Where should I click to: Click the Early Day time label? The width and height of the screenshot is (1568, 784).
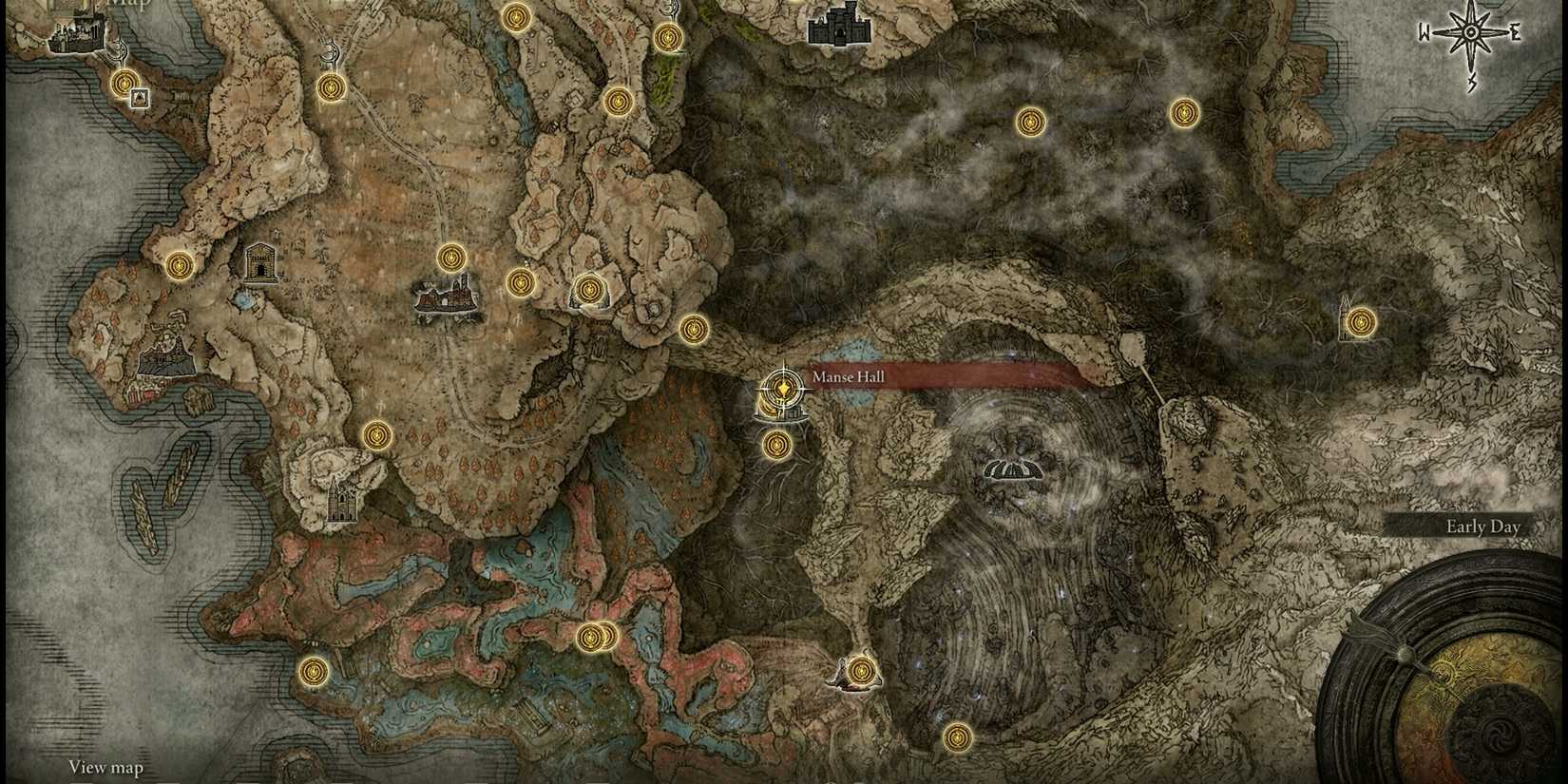[x=1482, y=526]
